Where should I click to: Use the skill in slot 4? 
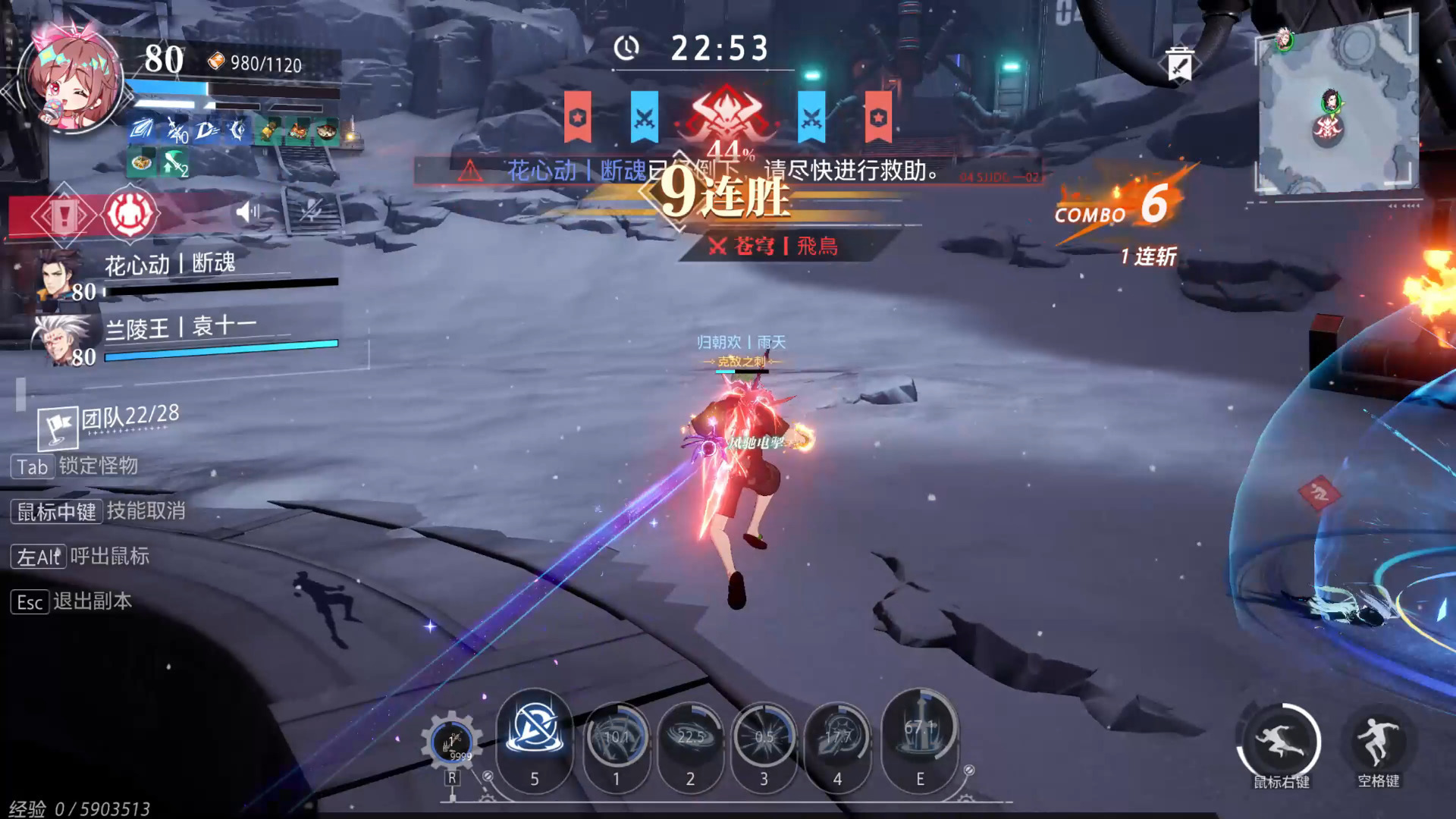tap(837, 738)
